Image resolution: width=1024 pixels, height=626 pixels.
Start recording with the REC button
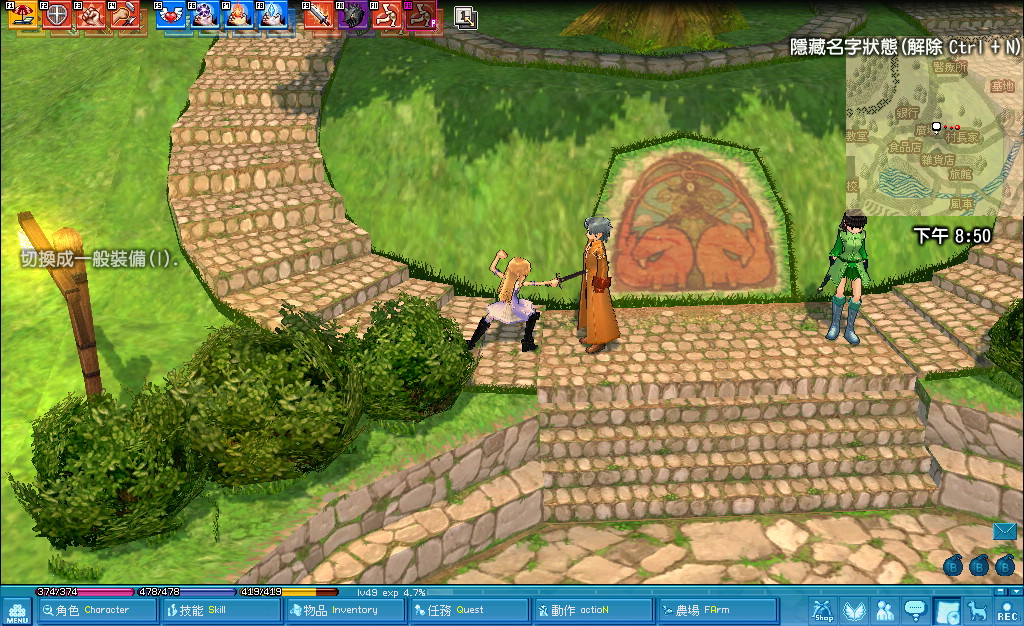[x=1007, y=610]
